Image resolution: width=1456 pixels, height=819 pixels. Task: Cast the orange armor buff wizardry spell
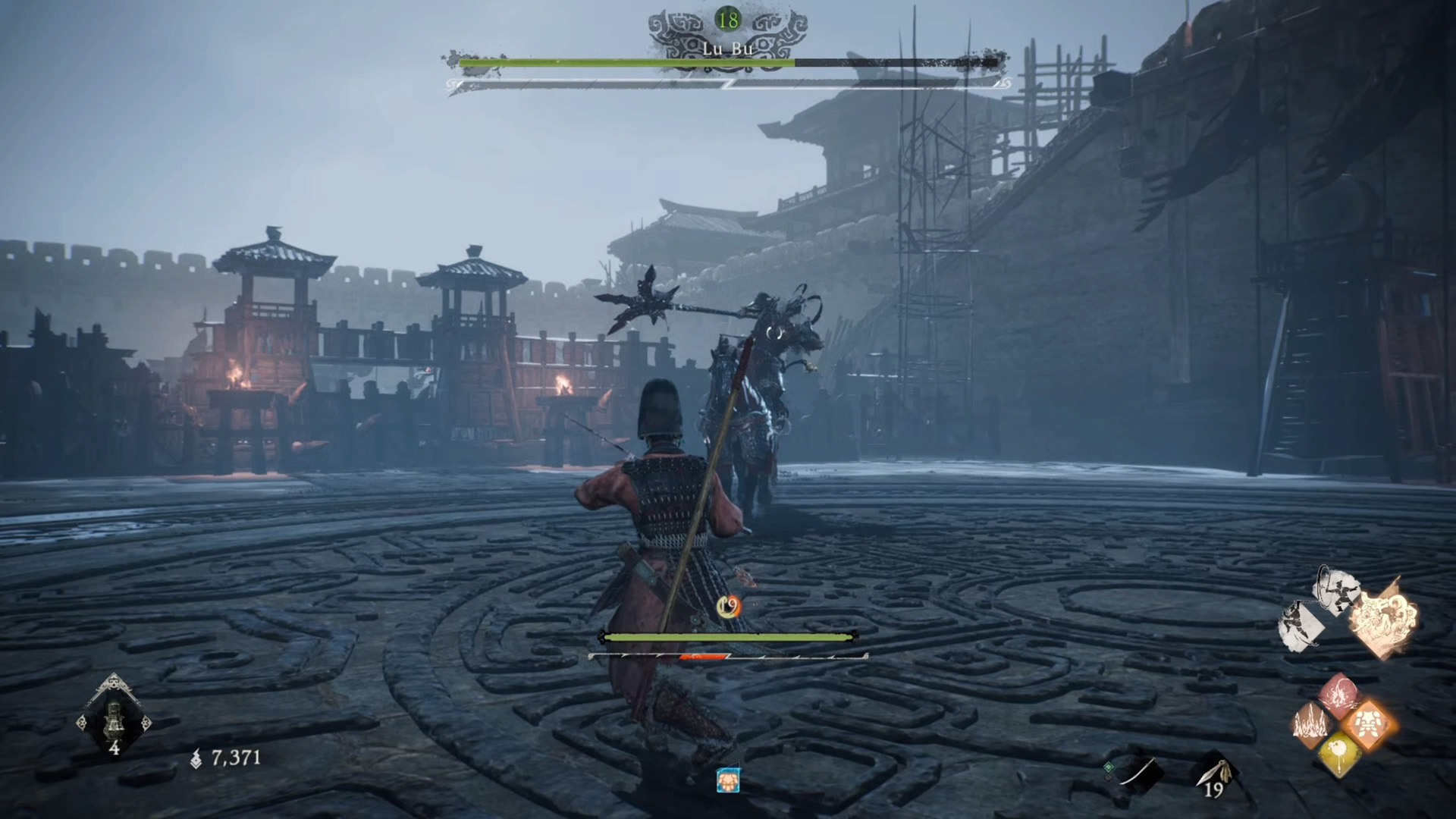point(1369,725)
